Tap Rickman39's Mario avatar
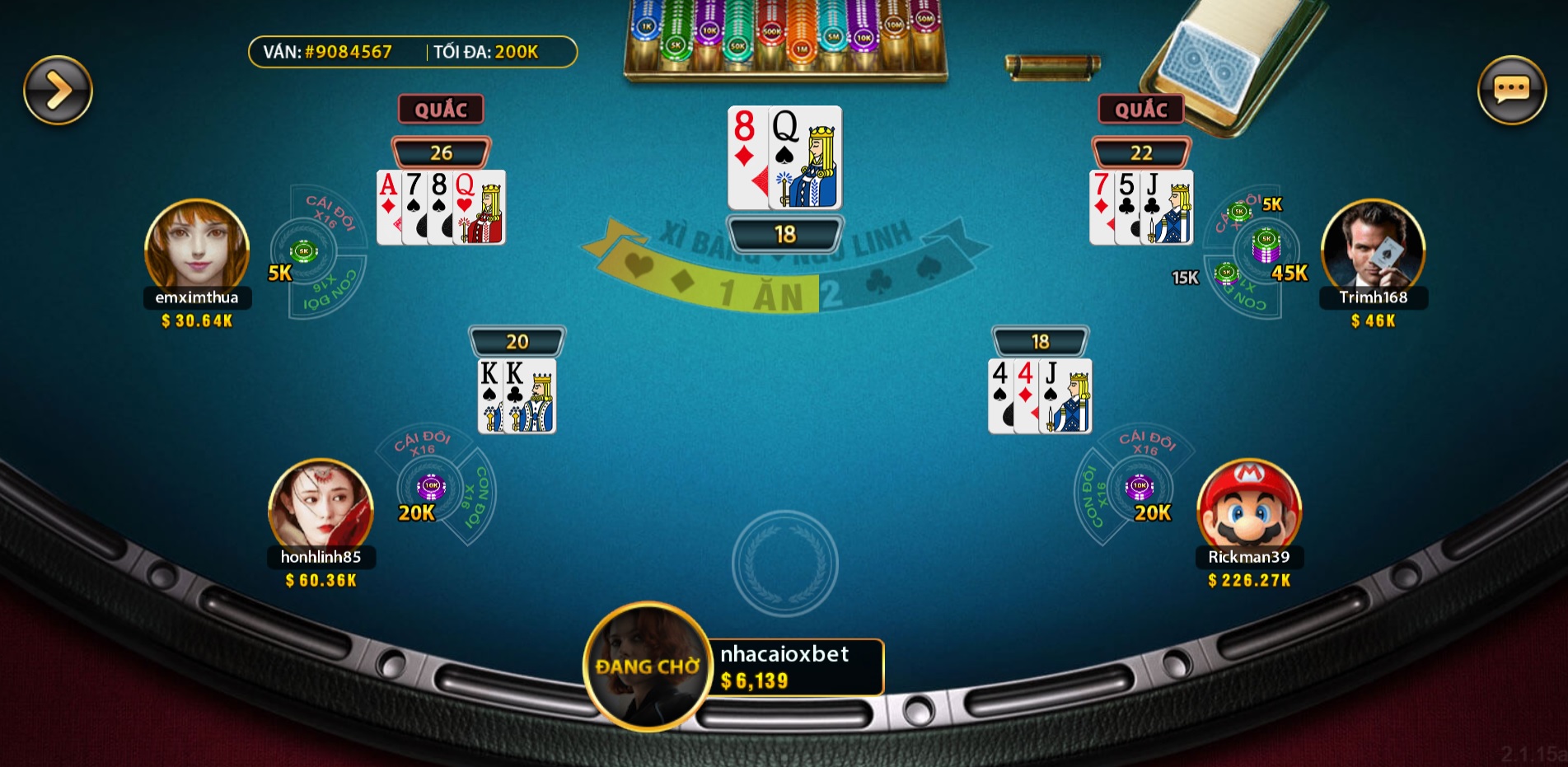 (1248, 505)
